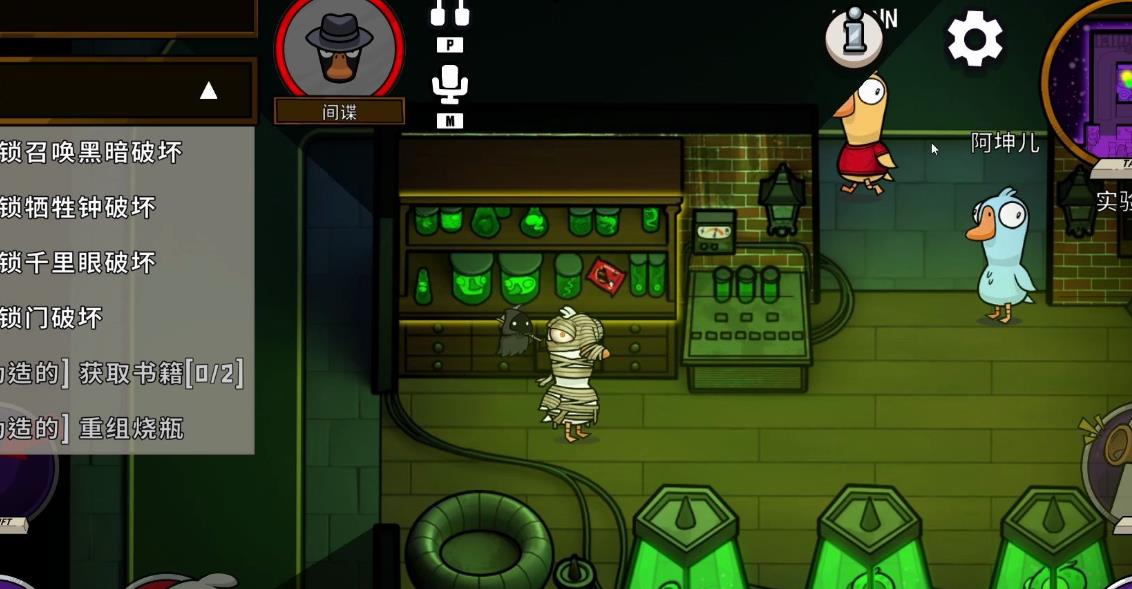Select the 锁召唤黑暗破坏 task entry
The height and width of the screenshot is (589, 1132).
(x=92, y=152)
